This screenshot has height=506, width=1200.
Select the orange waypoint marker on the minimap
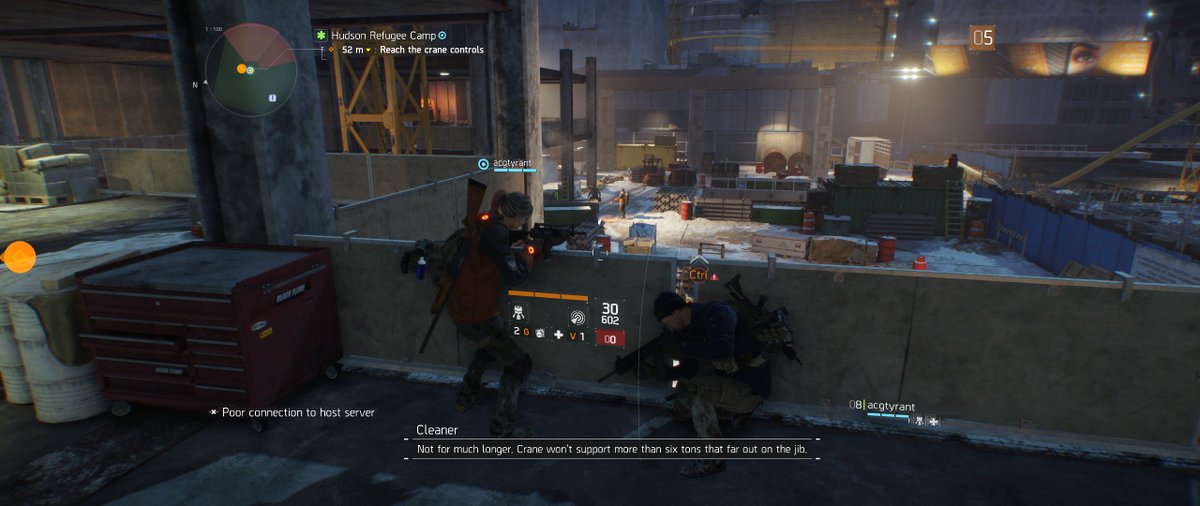coord(241,69)
